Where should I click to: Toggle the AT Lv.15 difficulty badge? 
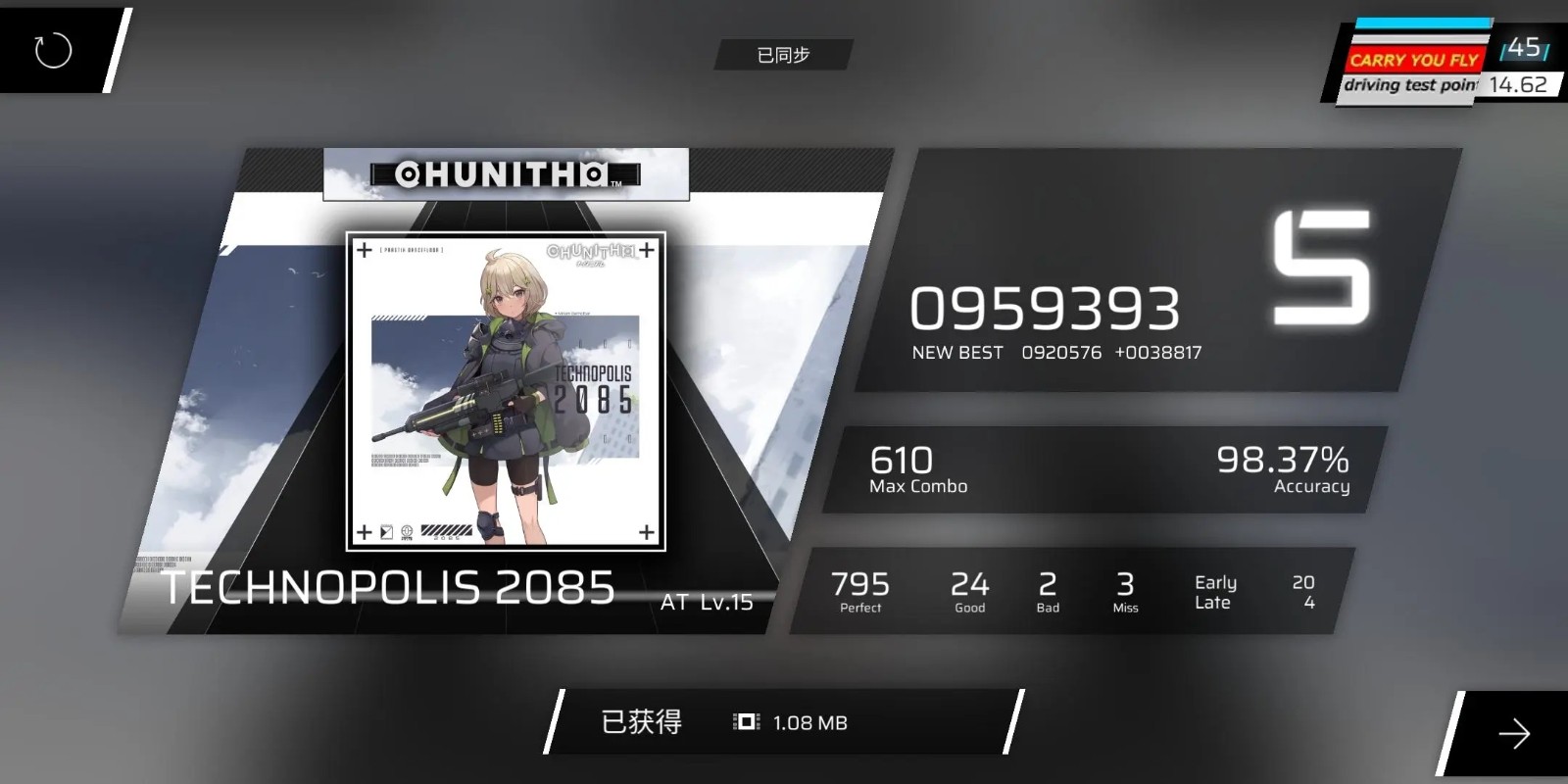pos(708,603)
